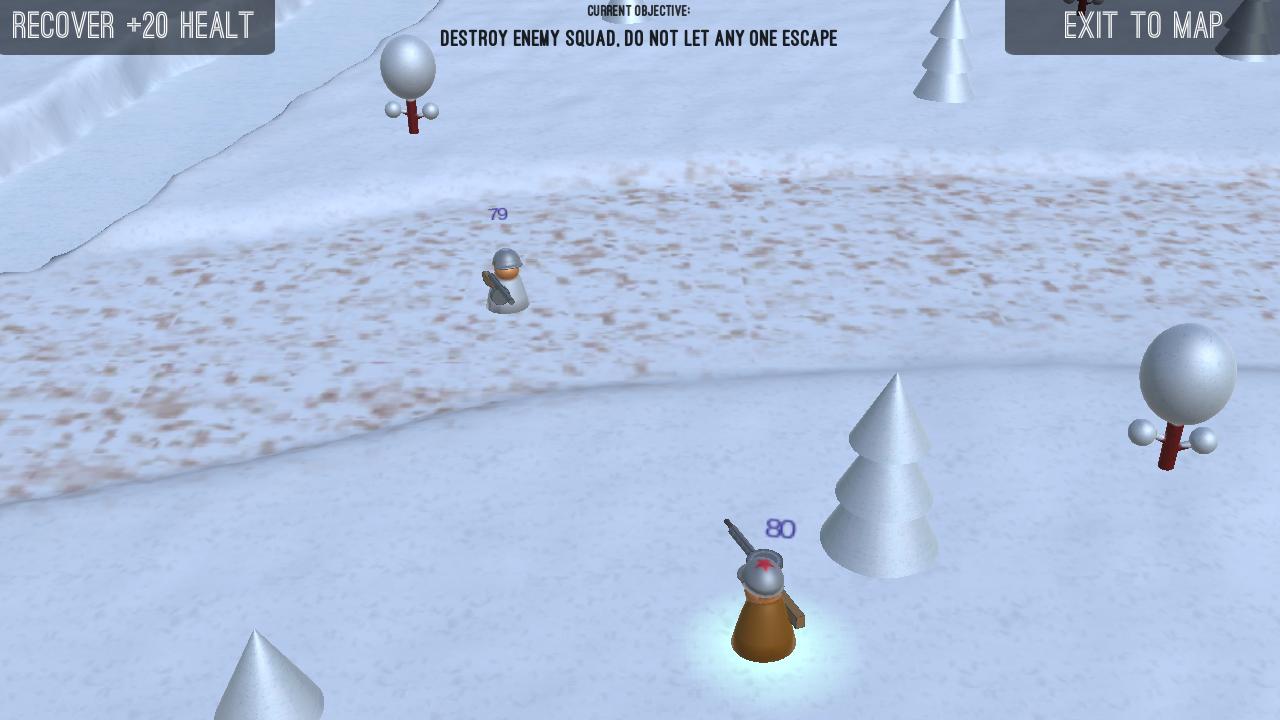This screenshot has width=1280, height=720.
Task: Click the CURRENT OBJECTIVE header text
Action: pyautogui.click(x=638, y=13)
